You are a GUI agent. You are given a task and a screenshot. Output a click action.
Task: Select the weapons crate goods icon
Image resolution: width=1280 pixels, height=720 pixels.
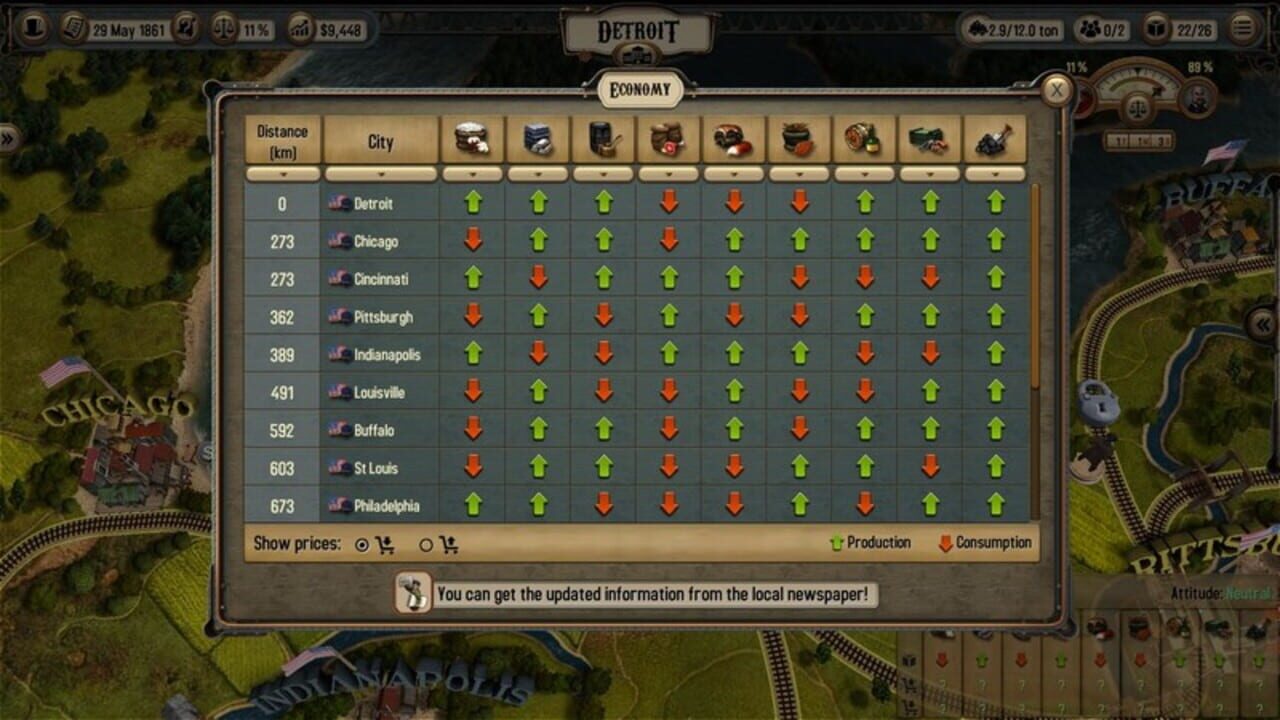coord(931,138)
